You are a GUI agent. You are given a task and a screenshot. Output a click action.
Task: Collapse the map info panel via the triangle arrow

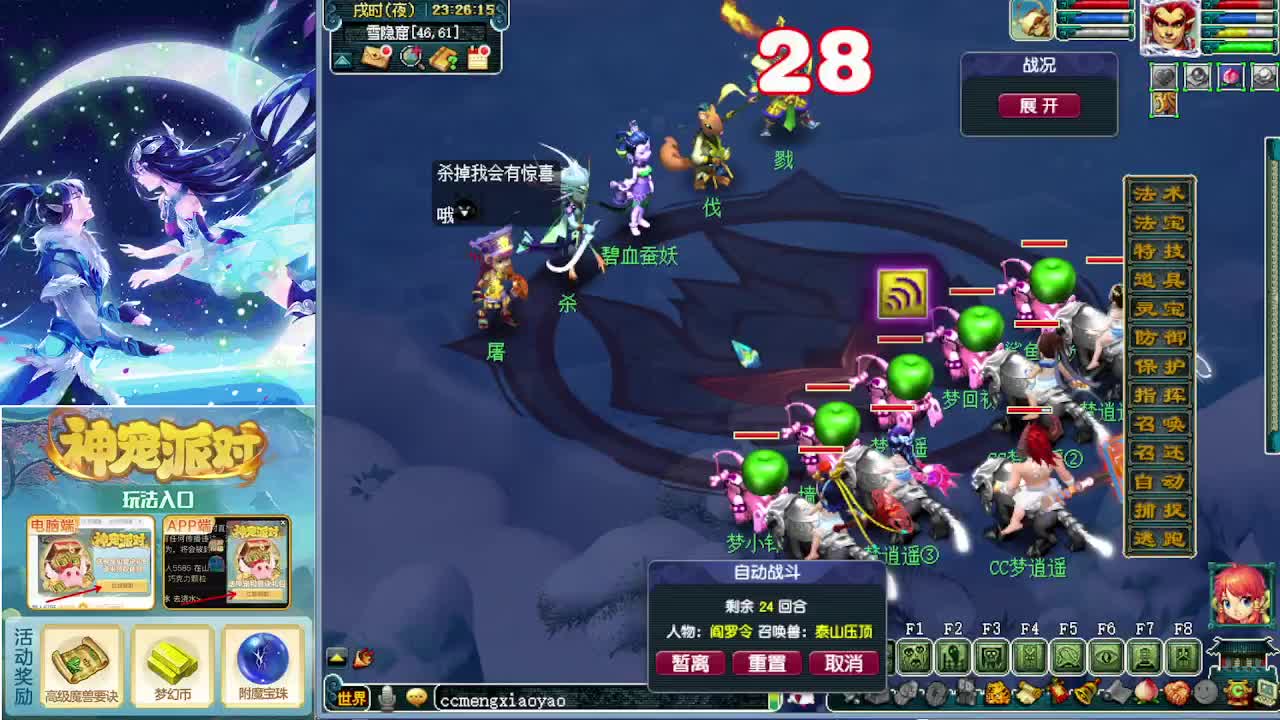(342, 58)
